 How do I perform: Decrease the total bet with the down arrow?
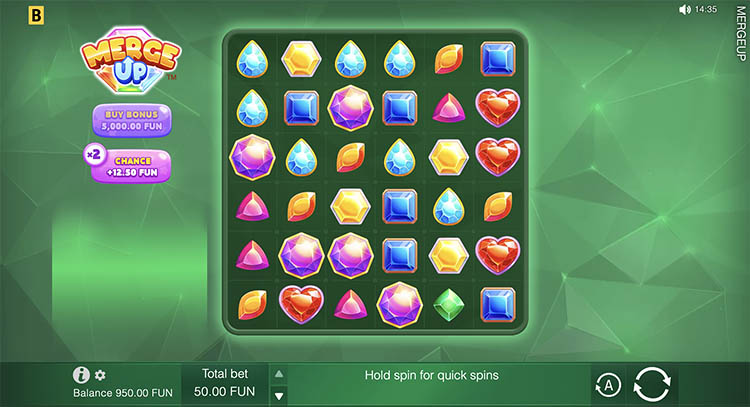click(x=279, y=392)
